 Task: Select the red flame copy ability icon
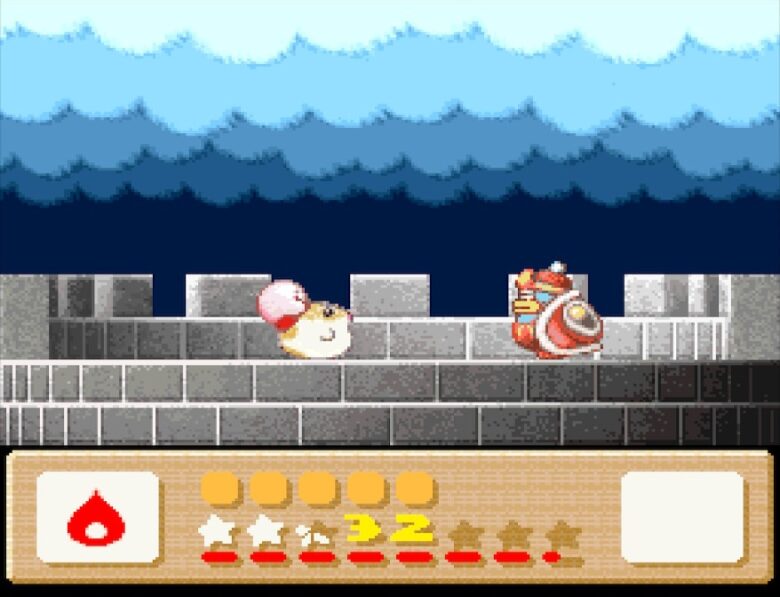[x=96, y=518]
